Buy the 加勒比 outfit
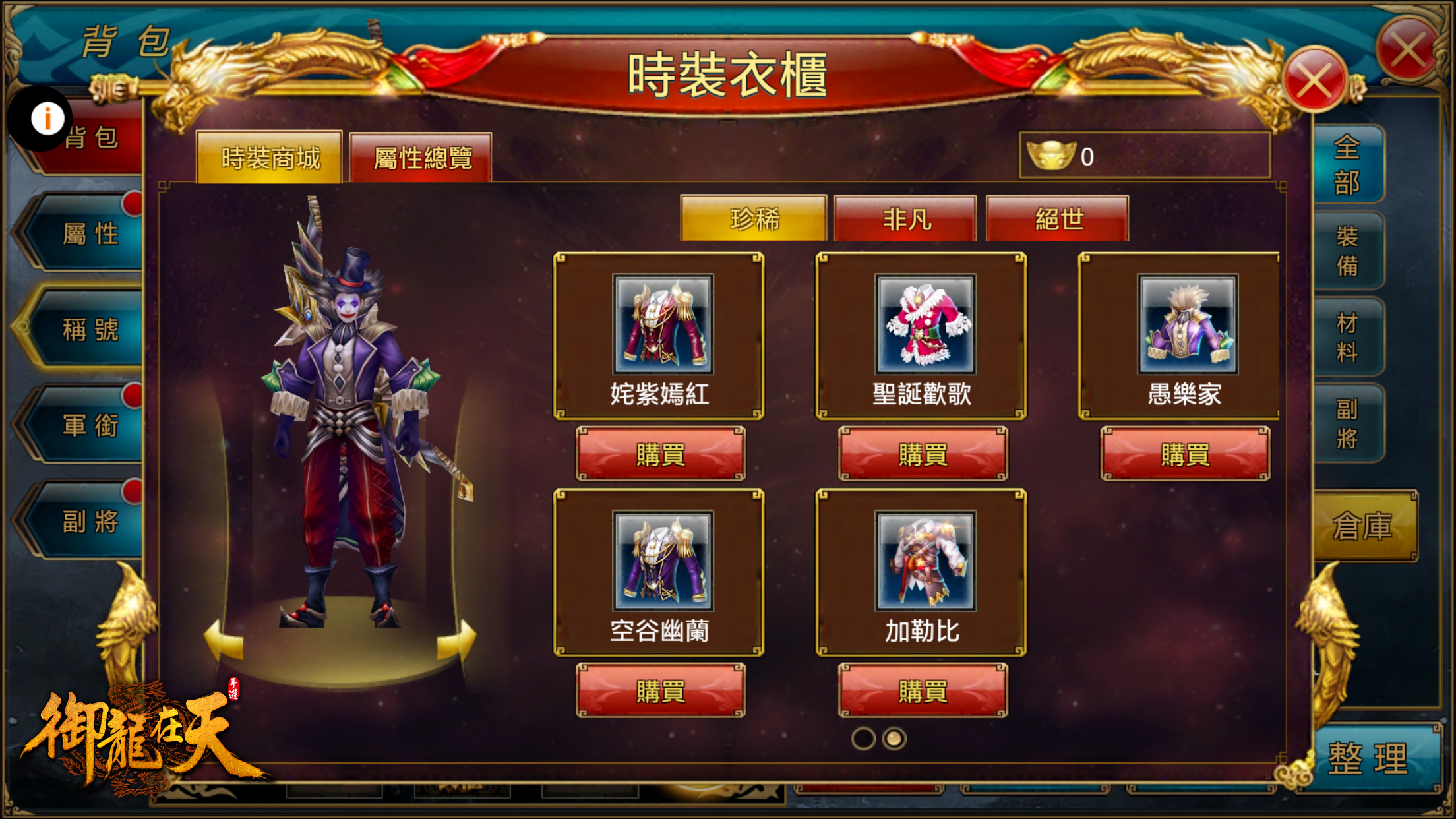 coord(922,692)
